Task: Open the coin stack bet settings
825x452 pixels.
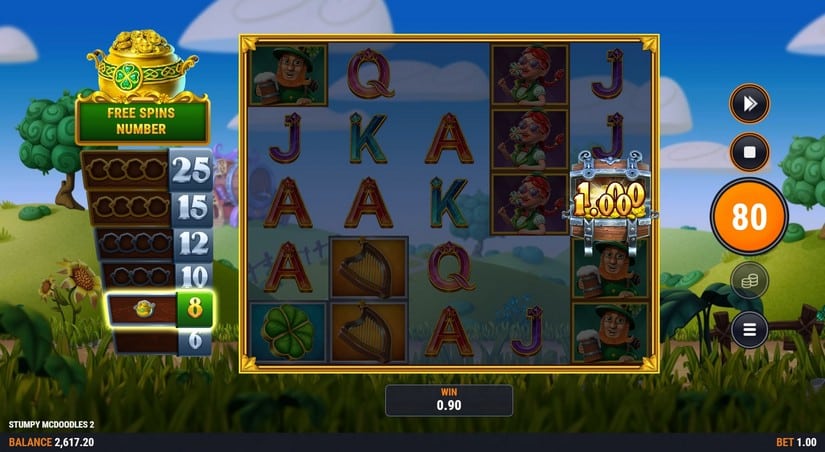Action: [749, 281]
